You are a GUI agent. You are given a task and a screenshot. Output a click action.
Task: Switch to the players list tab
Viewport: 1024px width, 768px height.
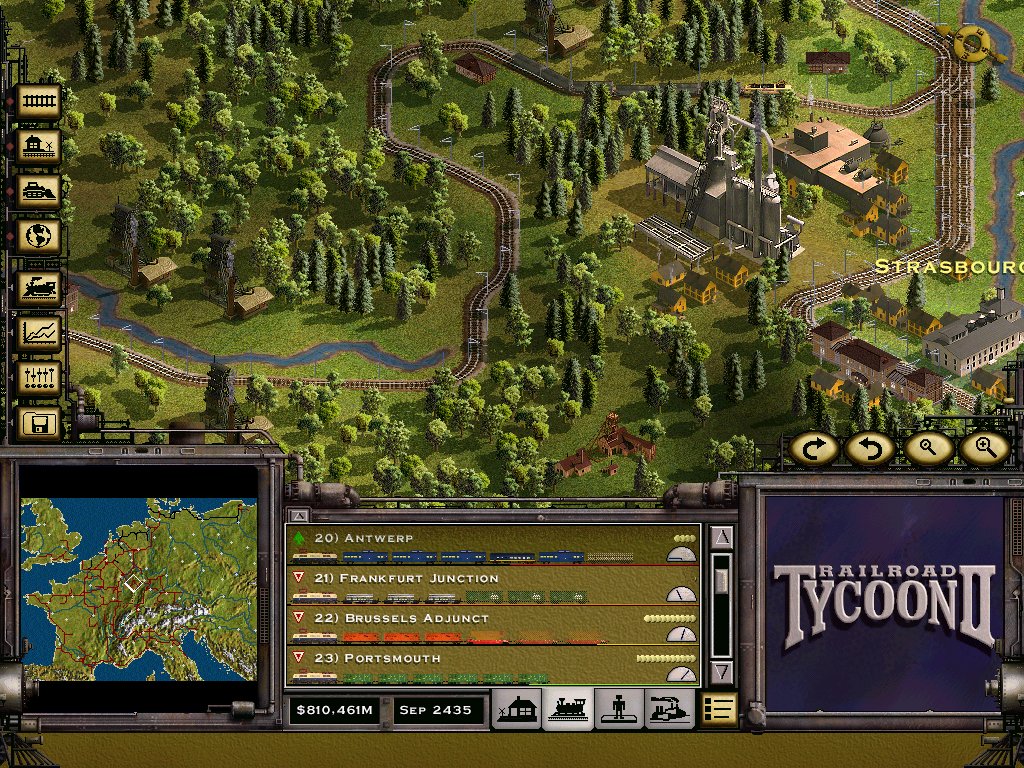click(619, 709)
